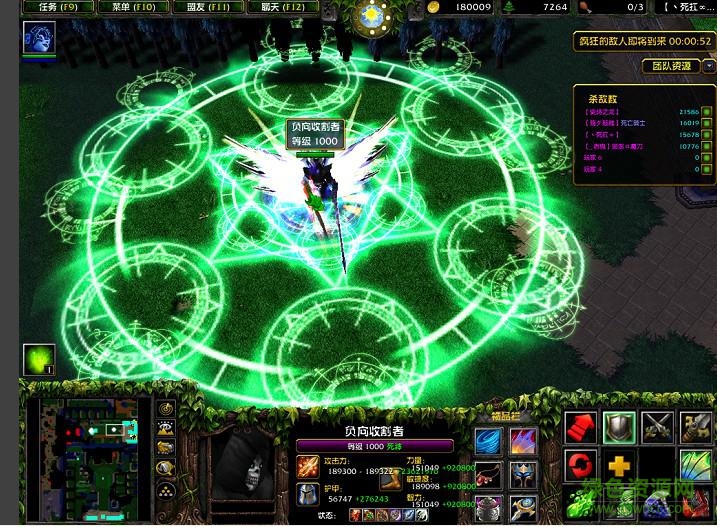The width and height of the screenshot is (717, 527).
Task: Click the Stop command red circle icon
Action: pos(582,465)
